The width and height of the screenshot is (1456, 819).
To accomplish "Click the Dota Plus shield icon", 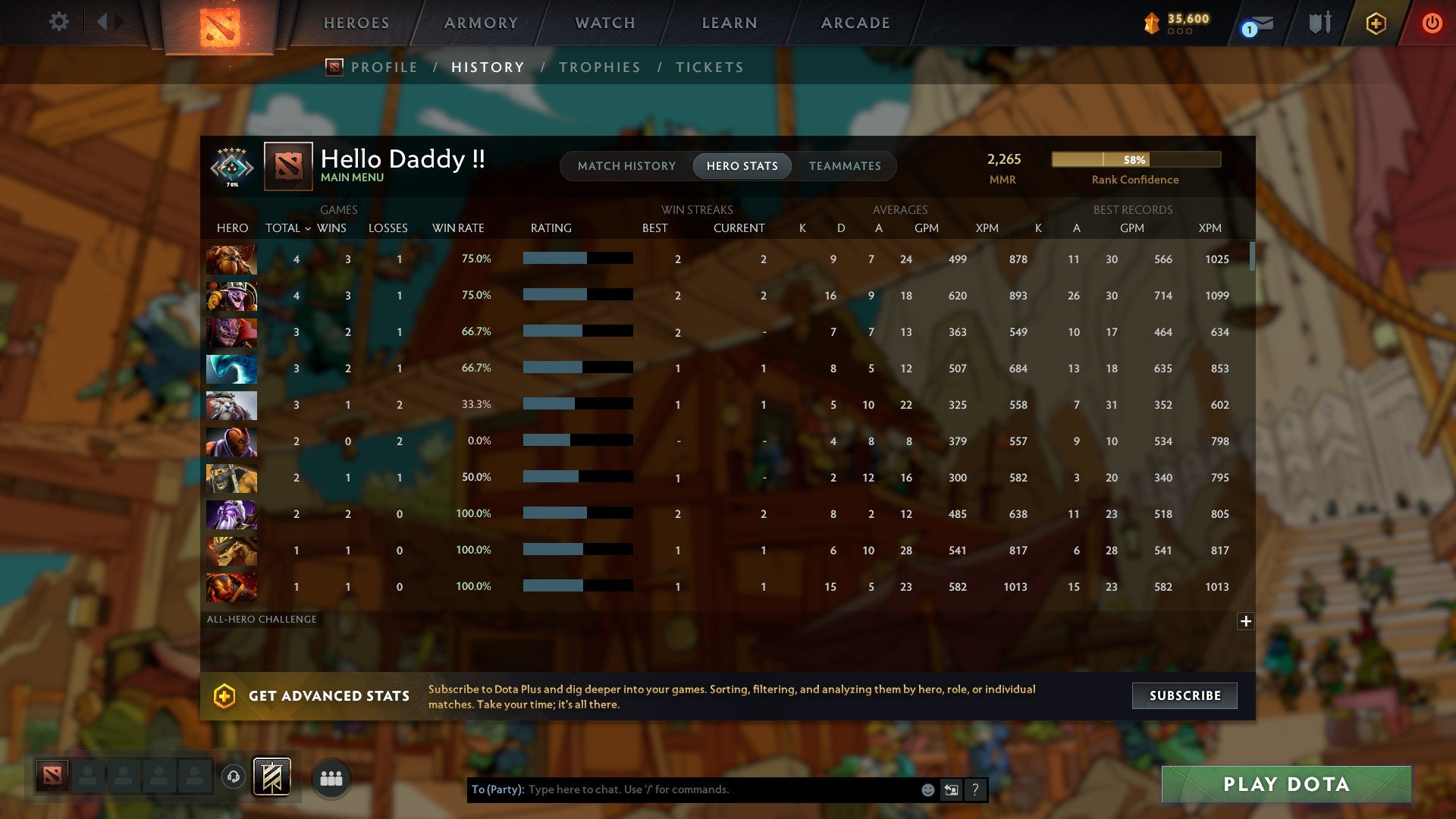I will pyautogui.click(x=1375, y=23).
